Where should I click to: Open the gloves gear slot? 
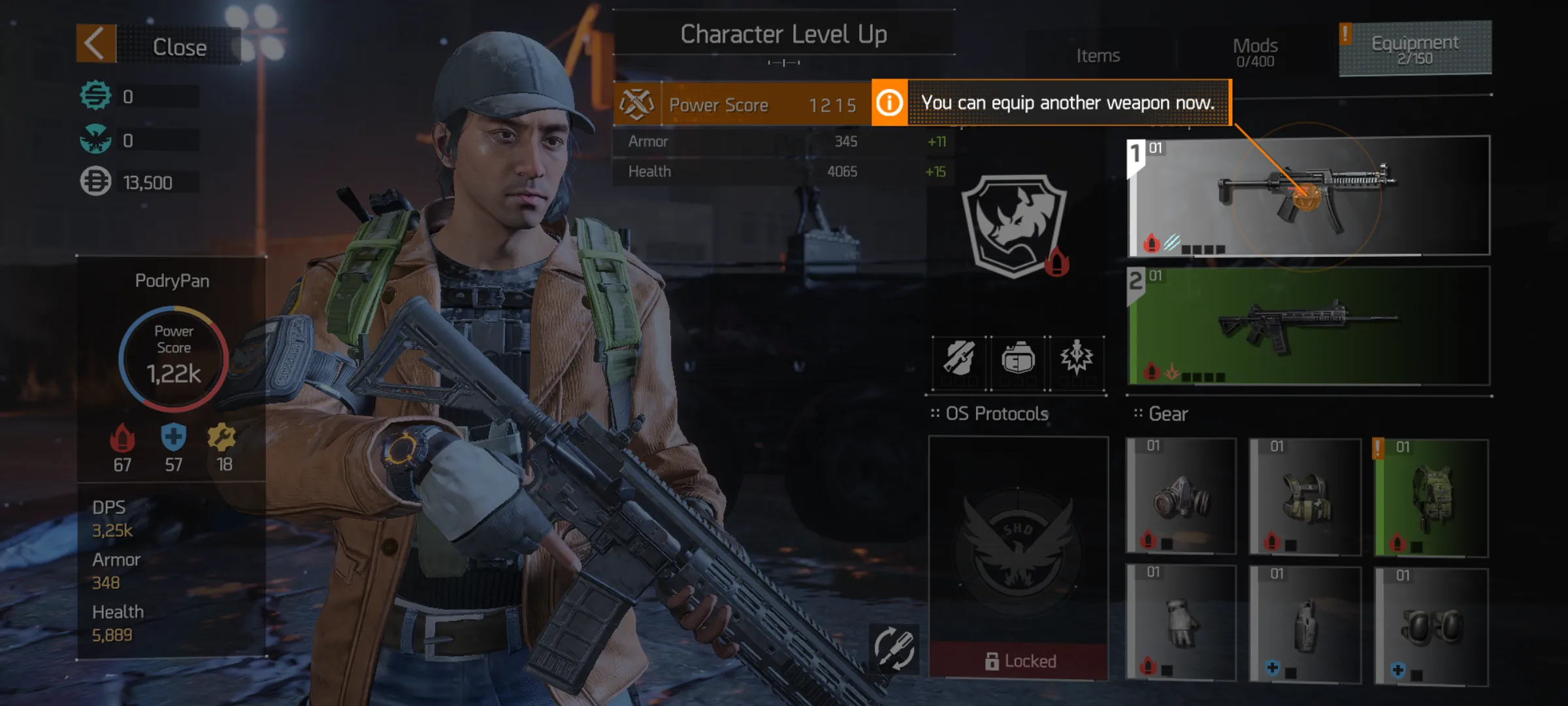pos(1181,623)
